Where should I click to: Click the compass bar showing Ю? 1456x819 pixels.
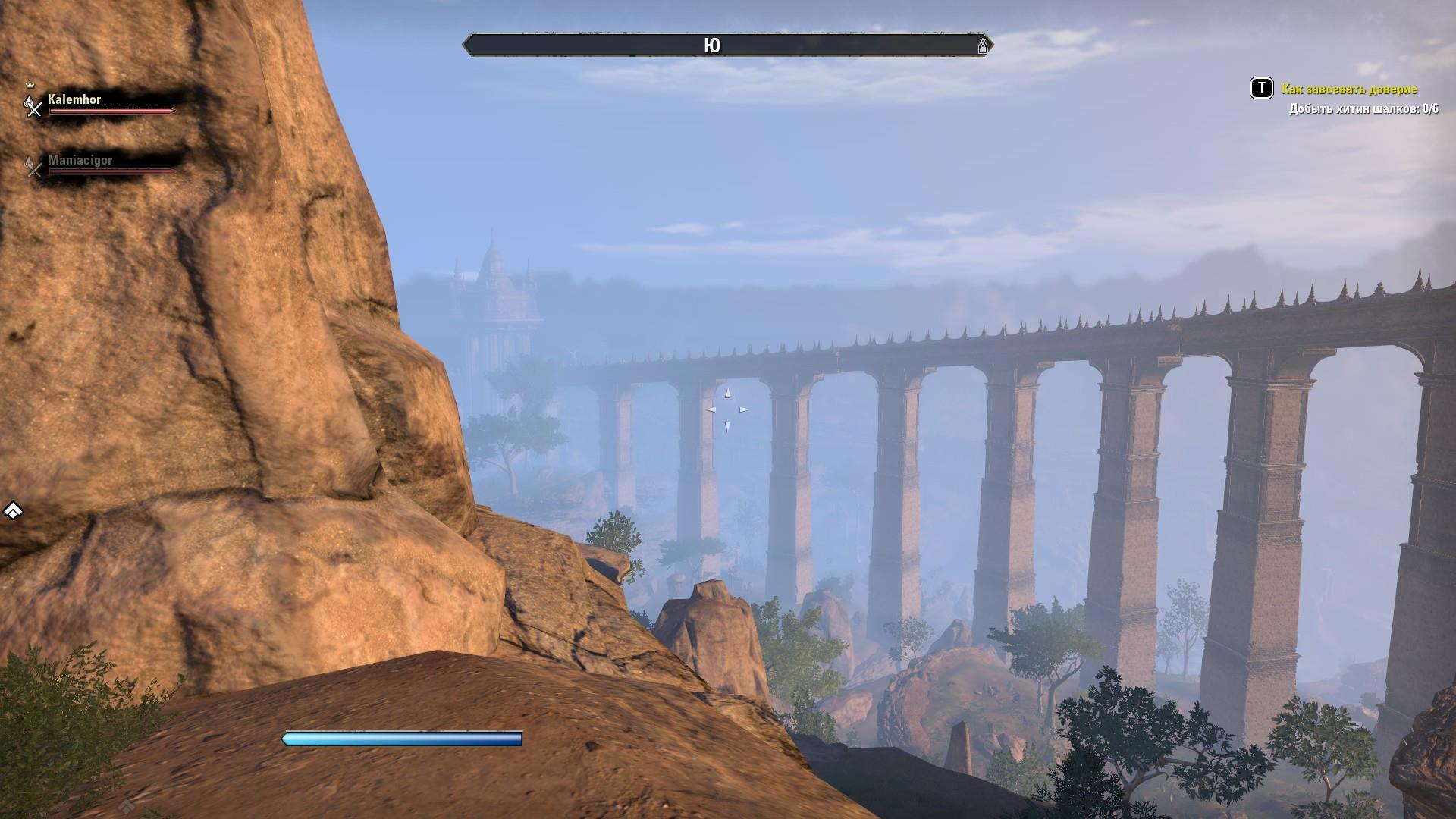[x=712, y=45]
